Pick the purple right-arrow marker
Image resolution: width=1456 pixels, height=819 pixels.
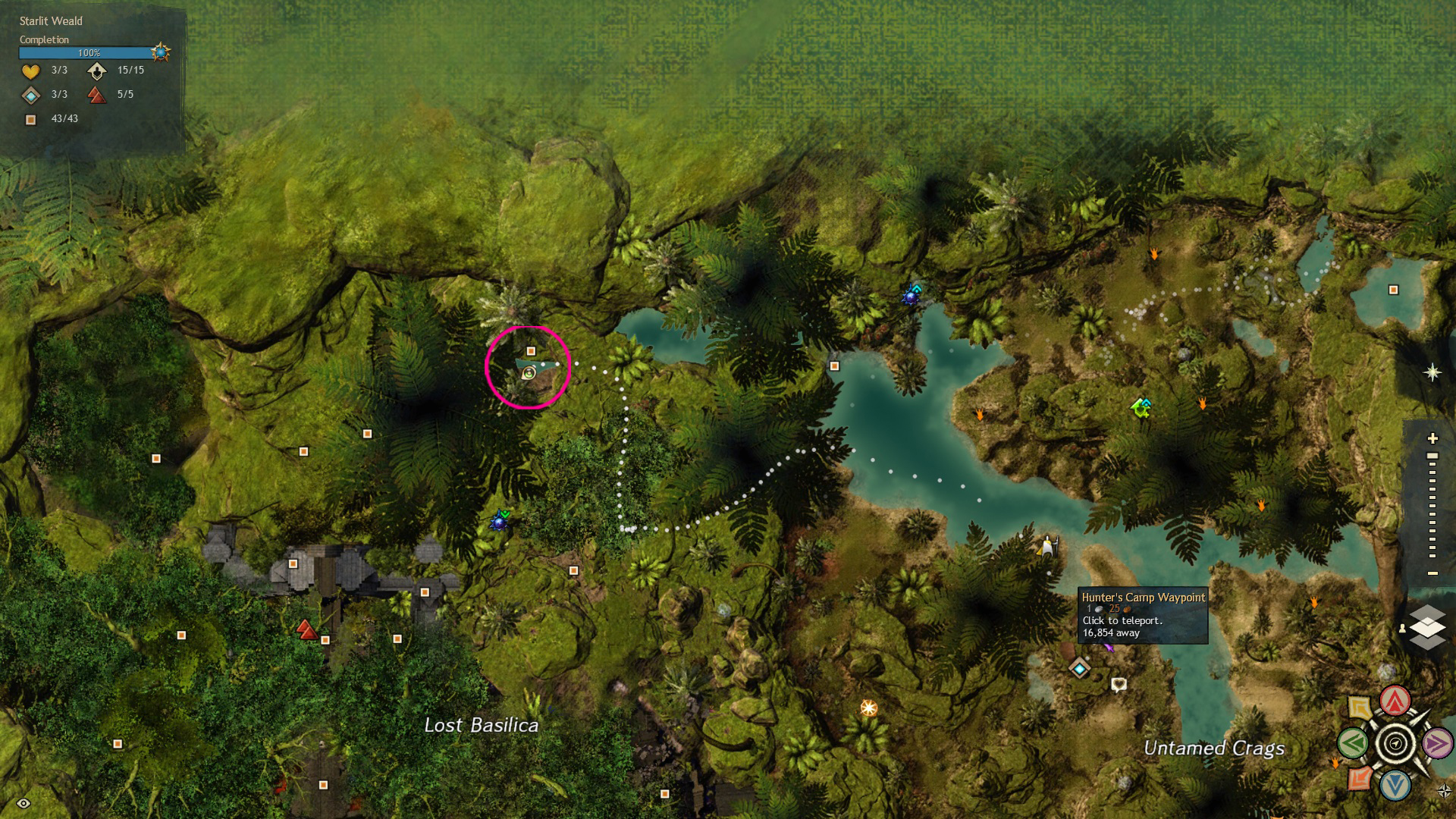(1436, 743)
